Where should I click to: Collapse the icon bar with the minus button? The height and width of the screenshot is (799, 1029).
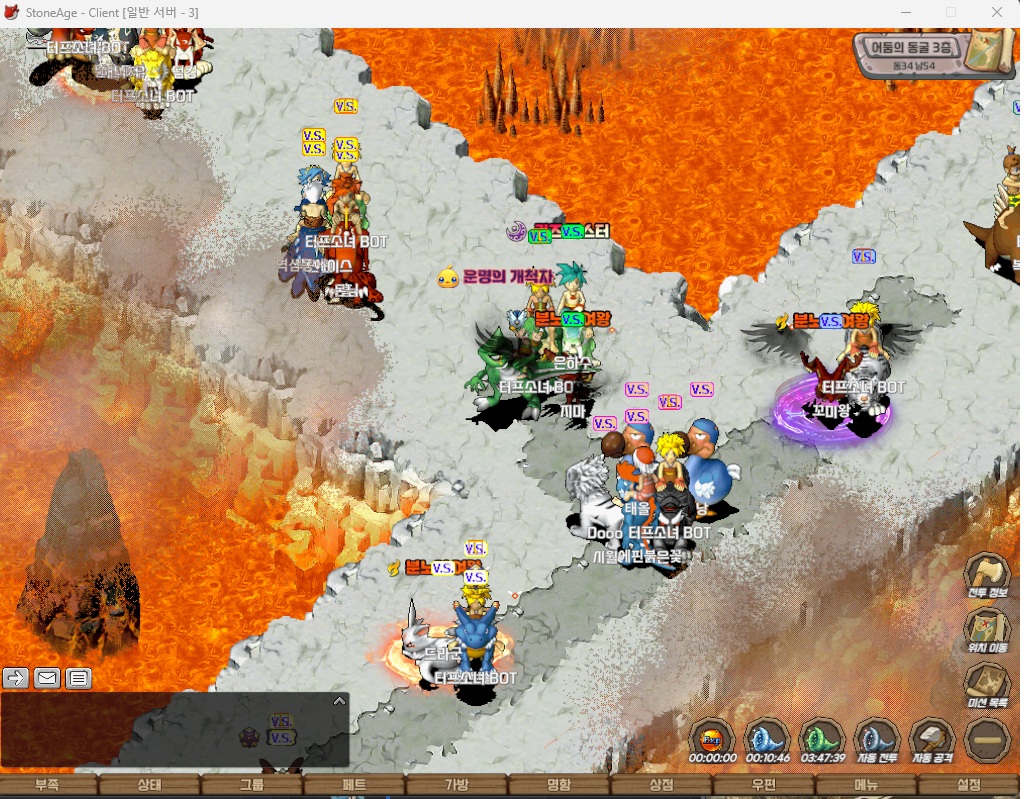click(986, 741)
